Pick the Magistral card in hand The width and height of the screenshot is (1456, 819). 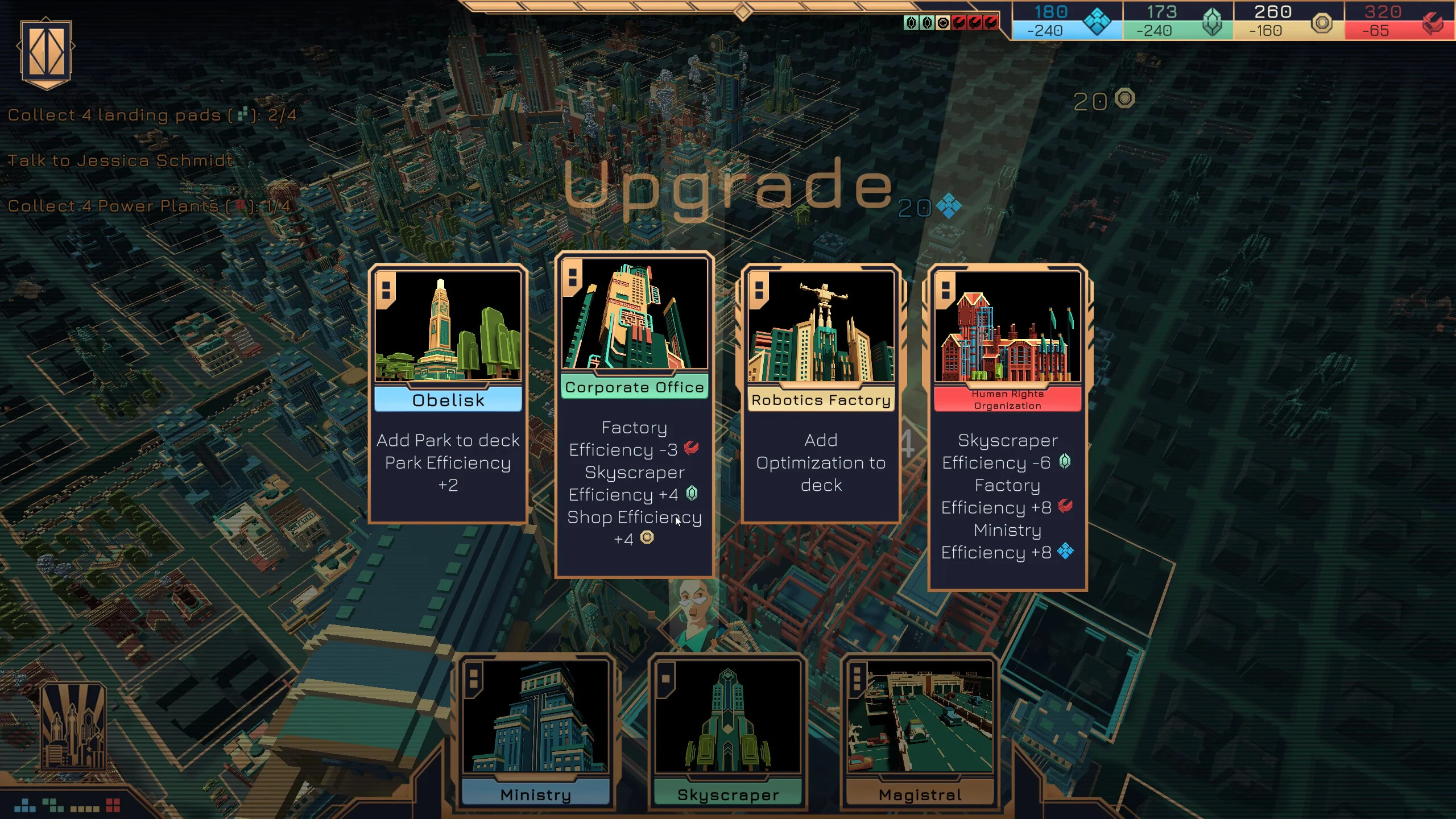(920, 733)
